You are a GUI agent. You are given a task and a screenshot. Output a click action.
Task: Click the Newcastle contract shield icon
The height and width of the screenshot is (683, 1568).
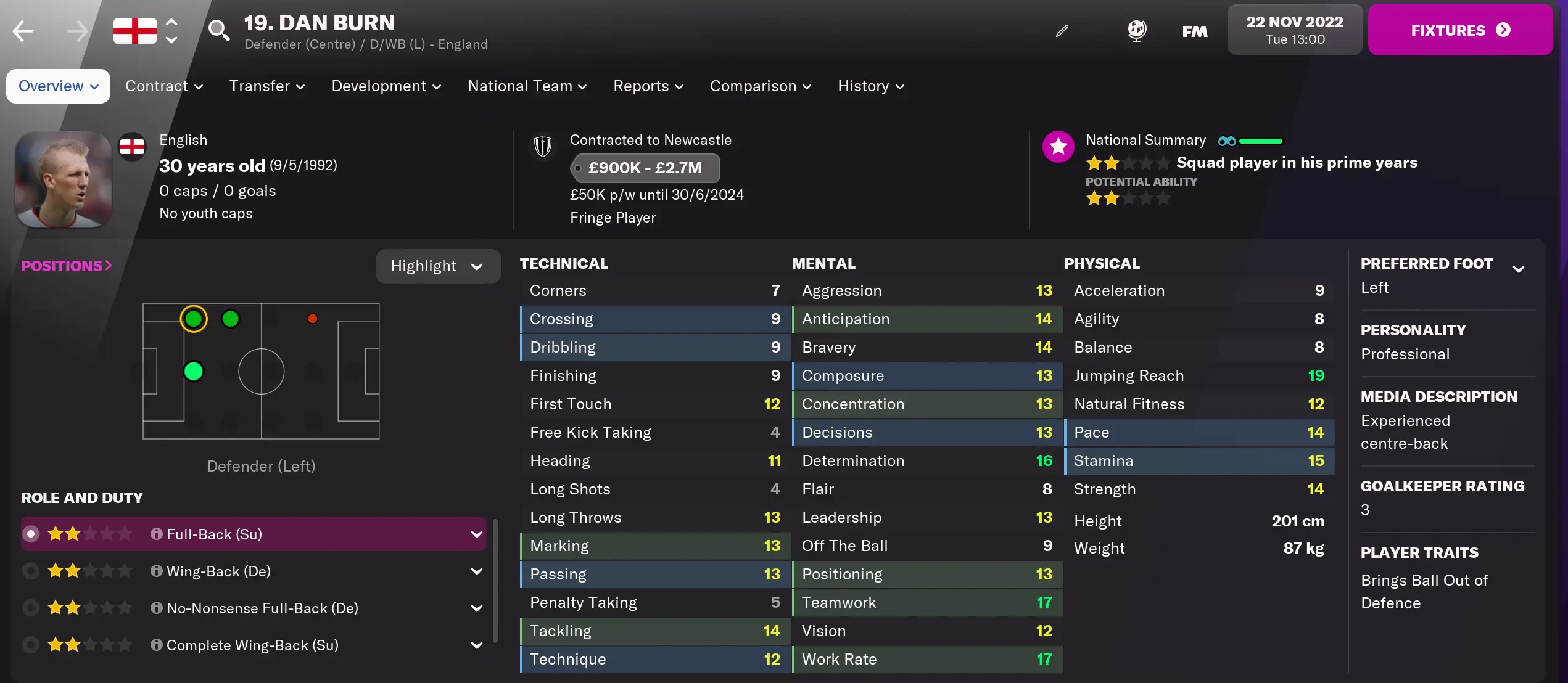[543, 146]
